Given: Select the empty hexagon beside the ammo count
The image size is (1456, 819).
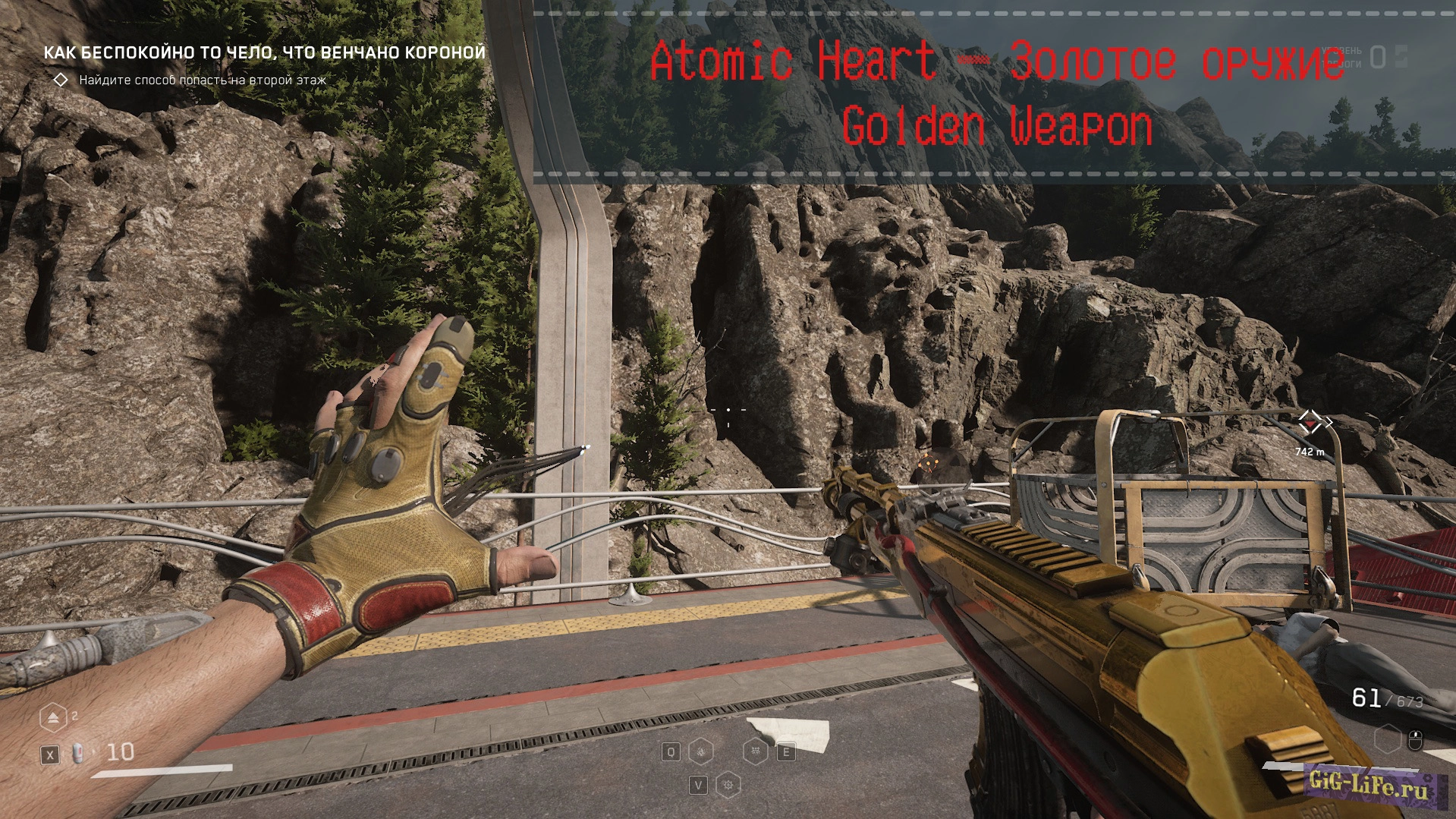Looking at the screenshot, I should 1388,739.
